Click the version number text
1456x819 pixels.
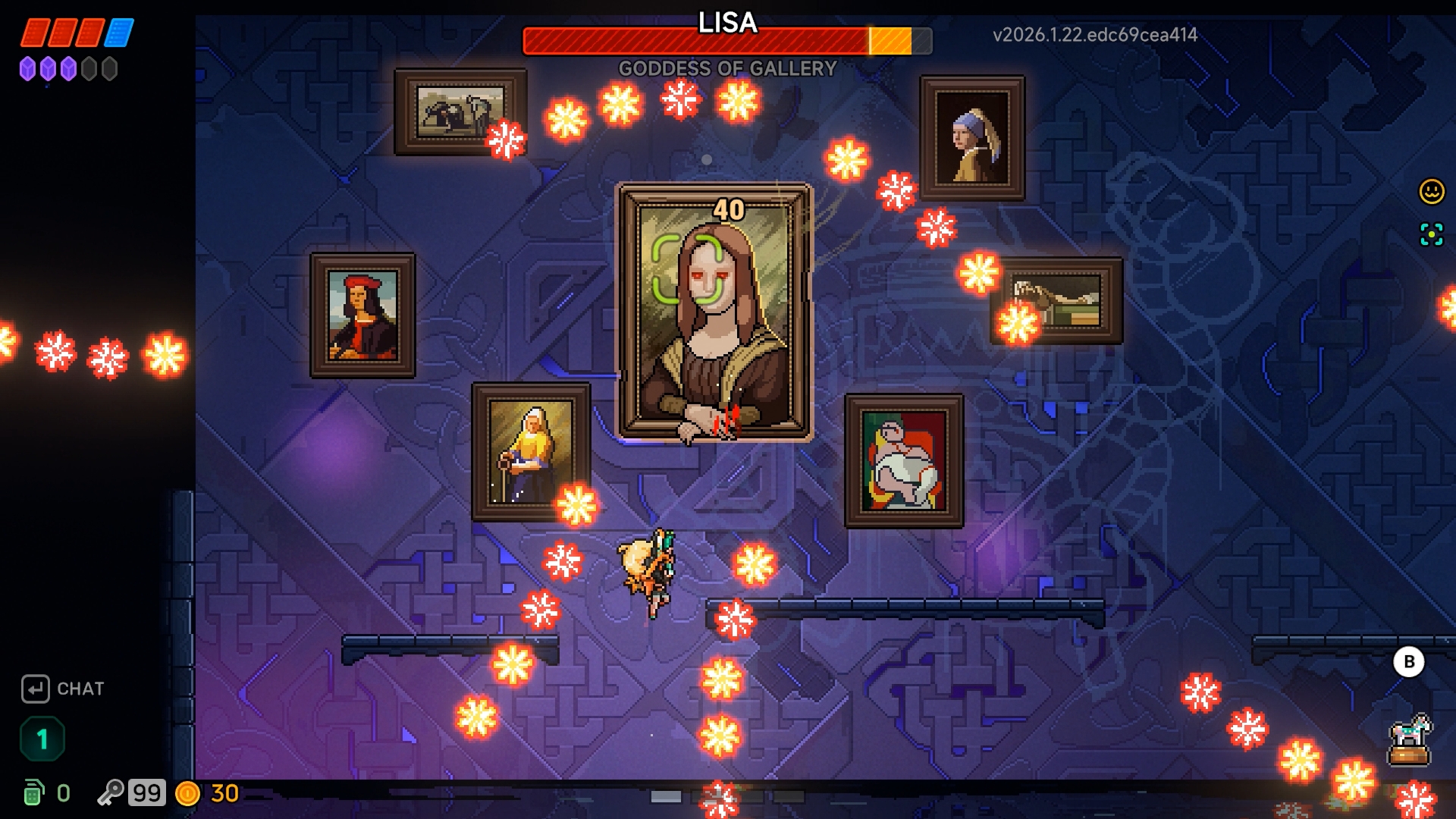coord(1095,33)
